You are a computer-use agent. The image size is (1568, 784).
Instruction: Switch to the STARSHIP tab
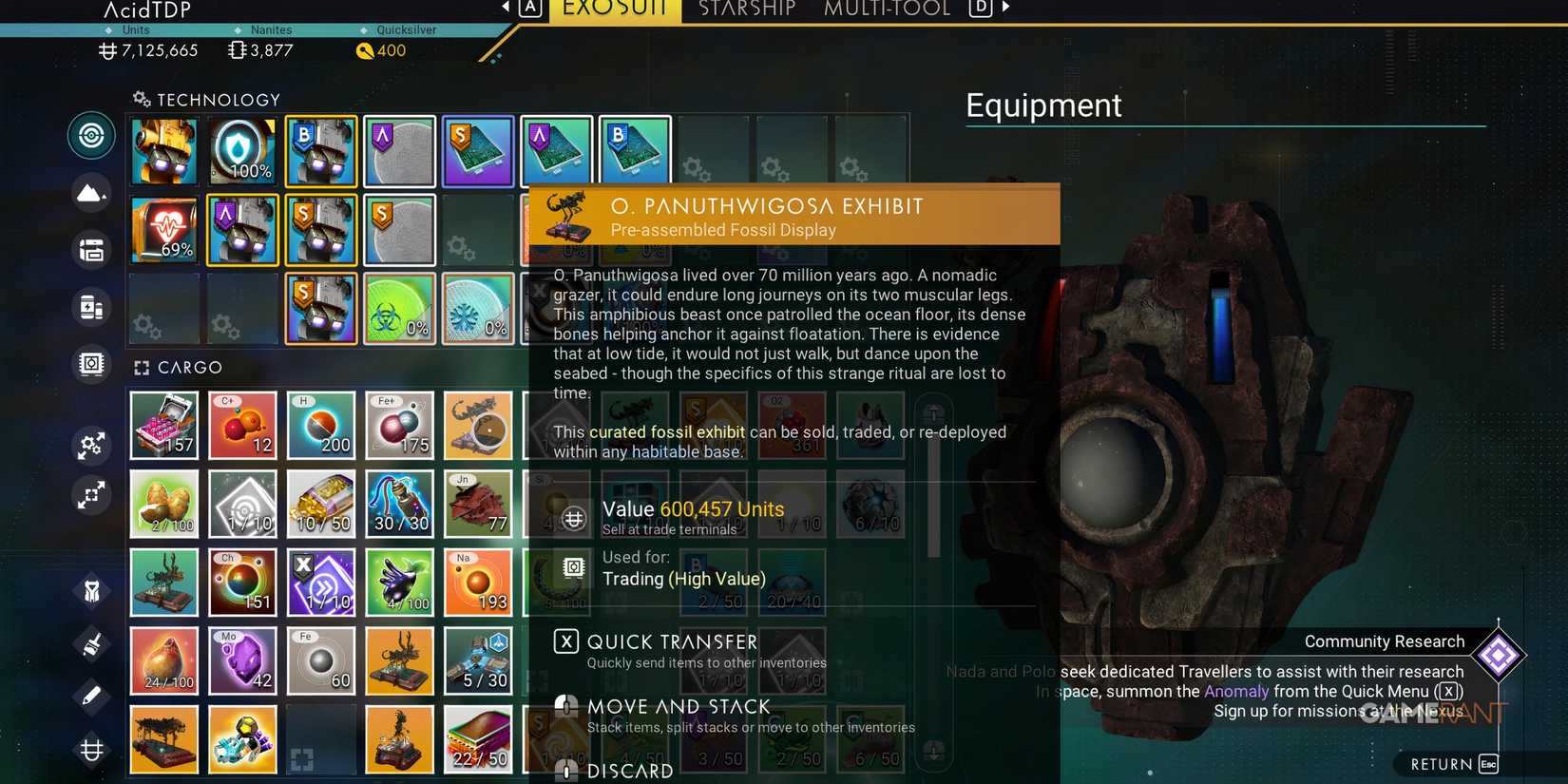747,10
